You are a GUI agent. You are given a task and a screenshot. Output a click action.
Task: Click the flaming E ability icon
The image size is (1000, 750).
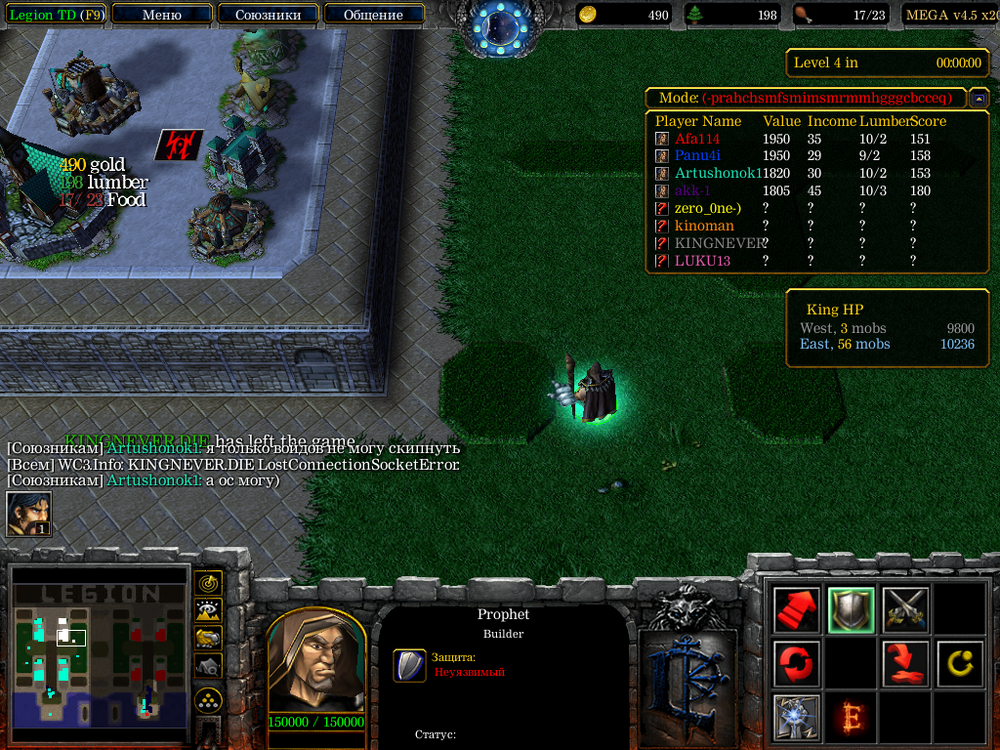(x=851, y=717)
